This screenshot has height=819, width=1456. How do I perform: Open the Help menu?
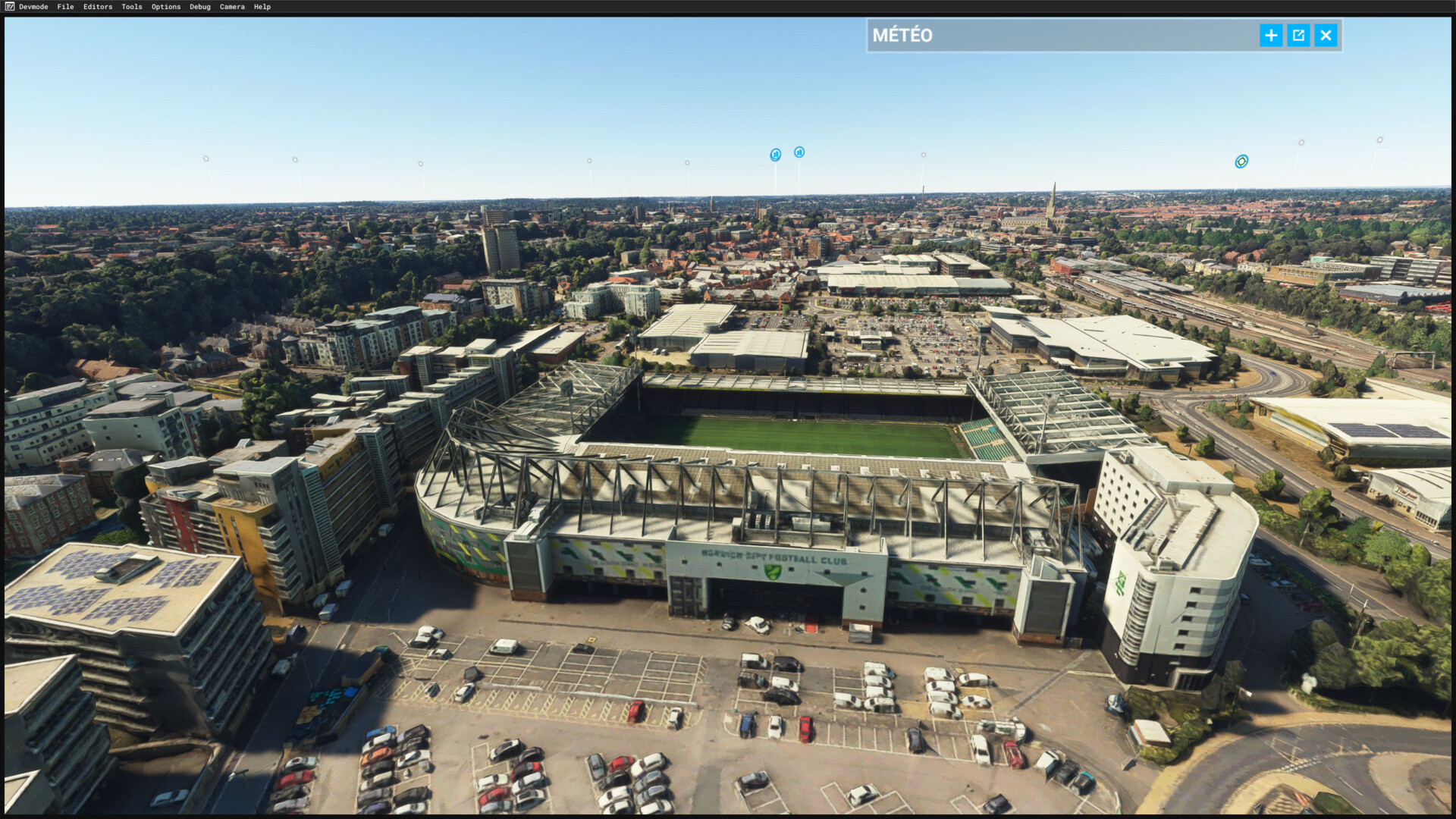[262, 7]
